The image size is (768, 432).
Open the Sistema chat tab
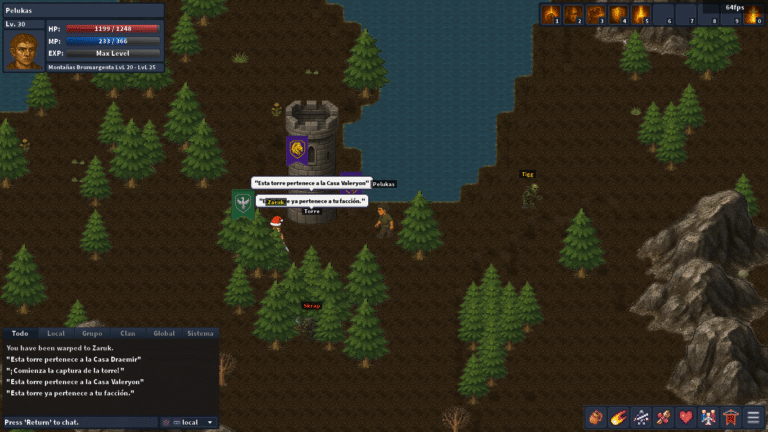[x=200, y=333]
